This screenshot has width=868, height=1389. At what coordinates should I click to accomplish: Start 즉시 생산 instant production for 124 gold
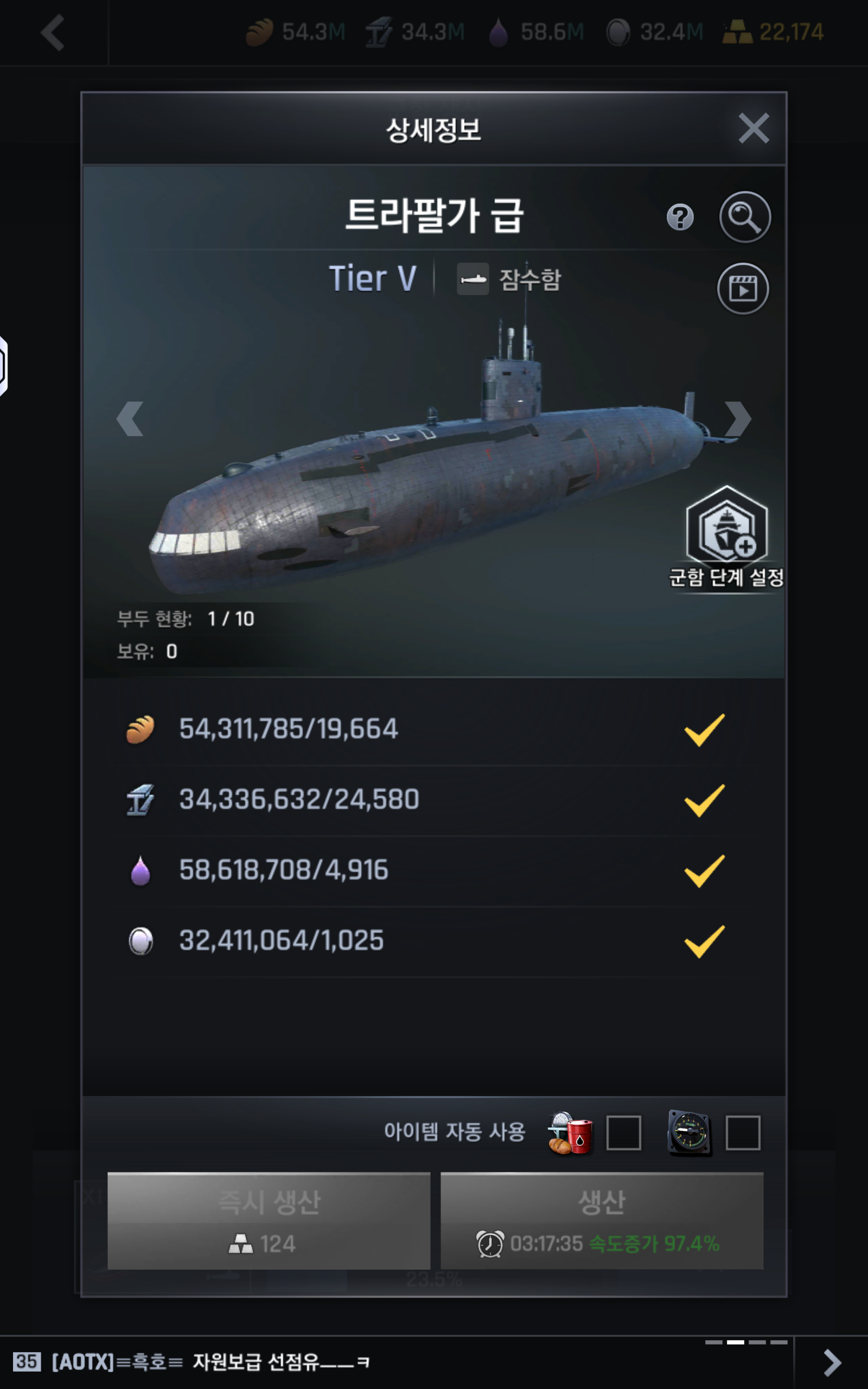point(269,1220)
